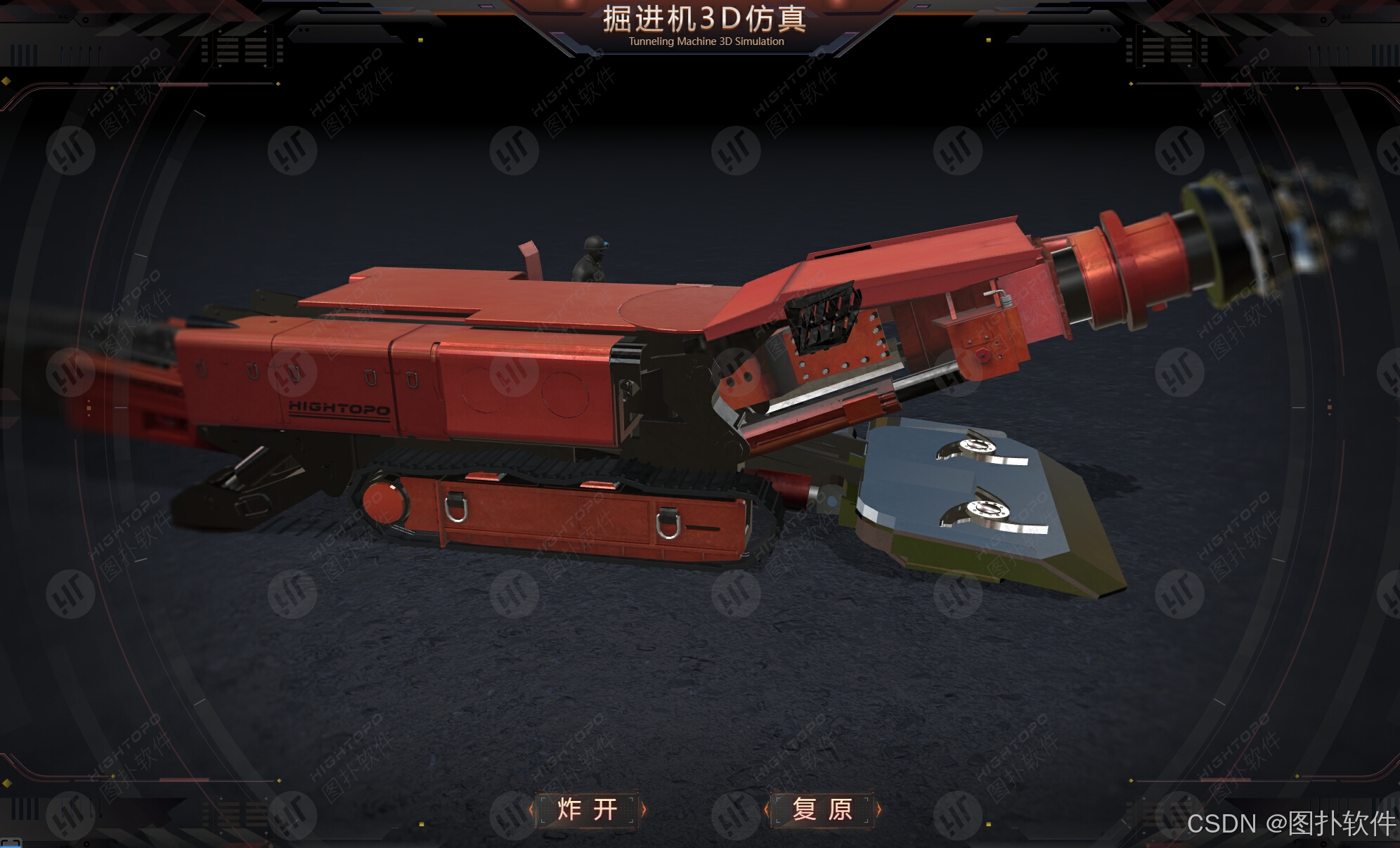Select the 复原 restore button
The width and height of the screenshot is (1400, 848).
coord(822,809)
